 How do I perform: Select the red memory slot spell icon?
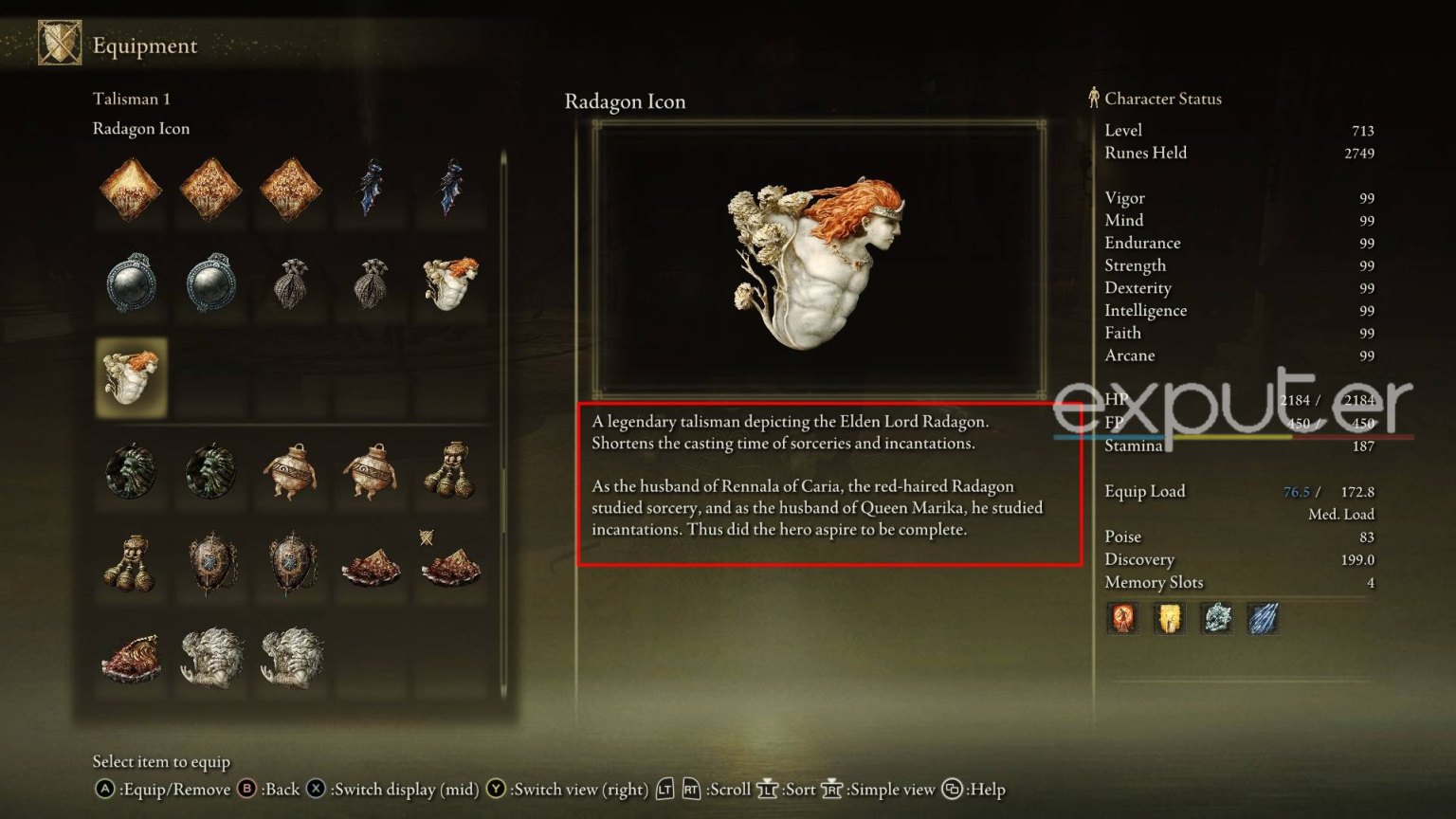[x=1123, y=618]
